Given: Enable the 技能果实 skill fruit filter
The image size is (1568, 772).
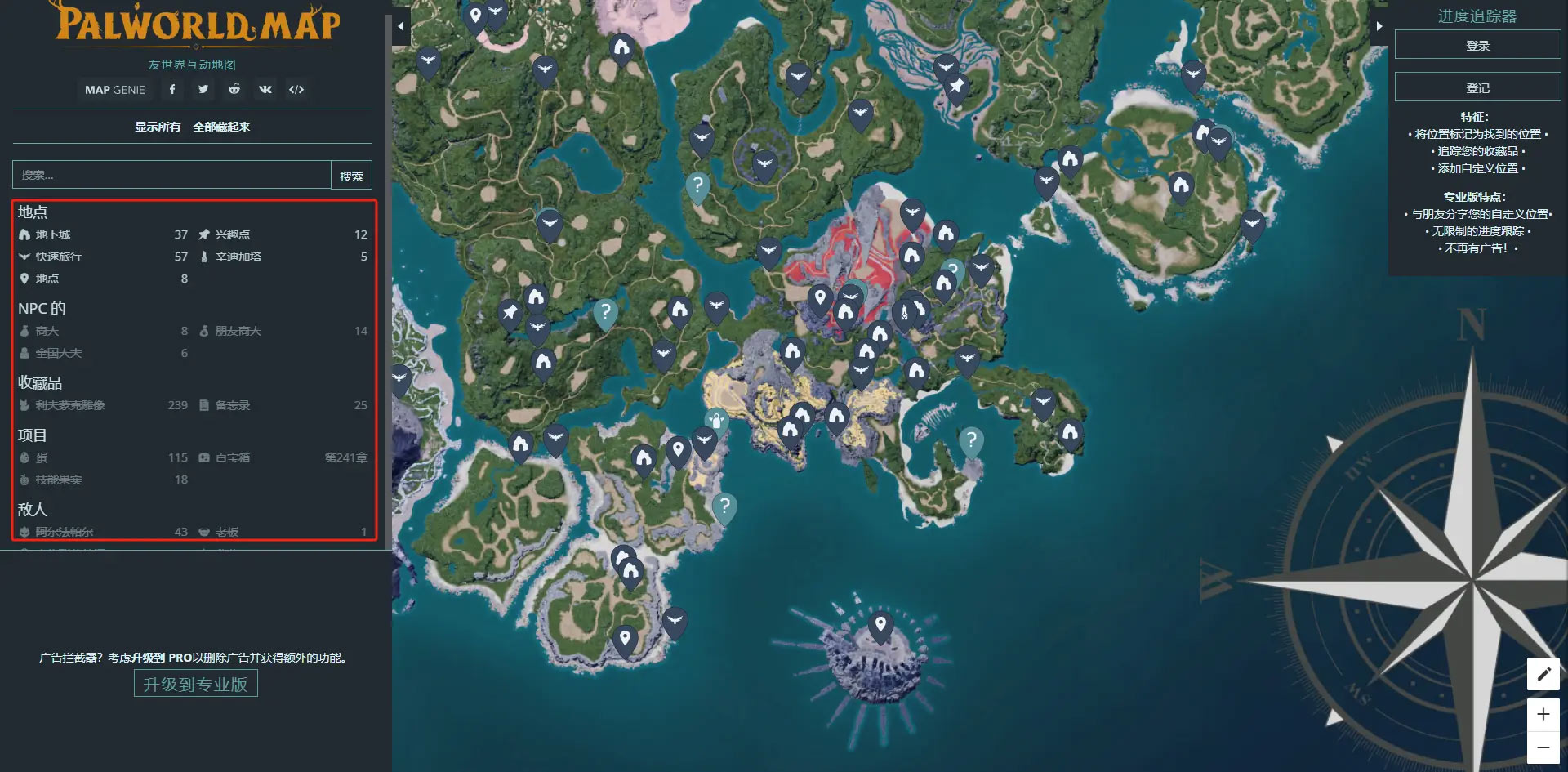Looking at the screenshot, I should tap(58, 480).
